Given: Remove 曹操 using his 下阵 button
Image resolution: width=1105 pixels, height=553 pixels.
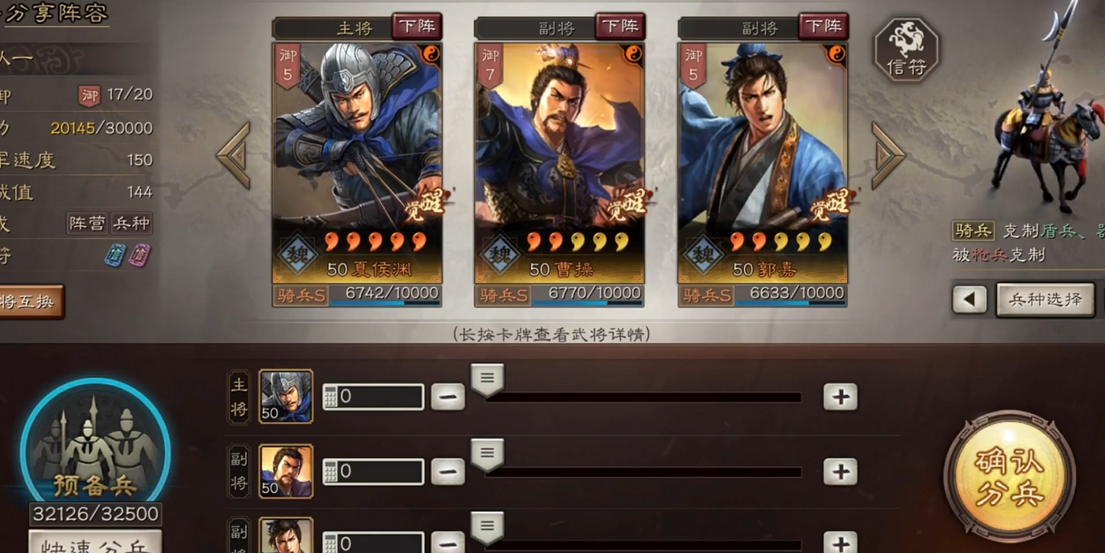Looking at the screenshot, I should (x=620, y=26).
